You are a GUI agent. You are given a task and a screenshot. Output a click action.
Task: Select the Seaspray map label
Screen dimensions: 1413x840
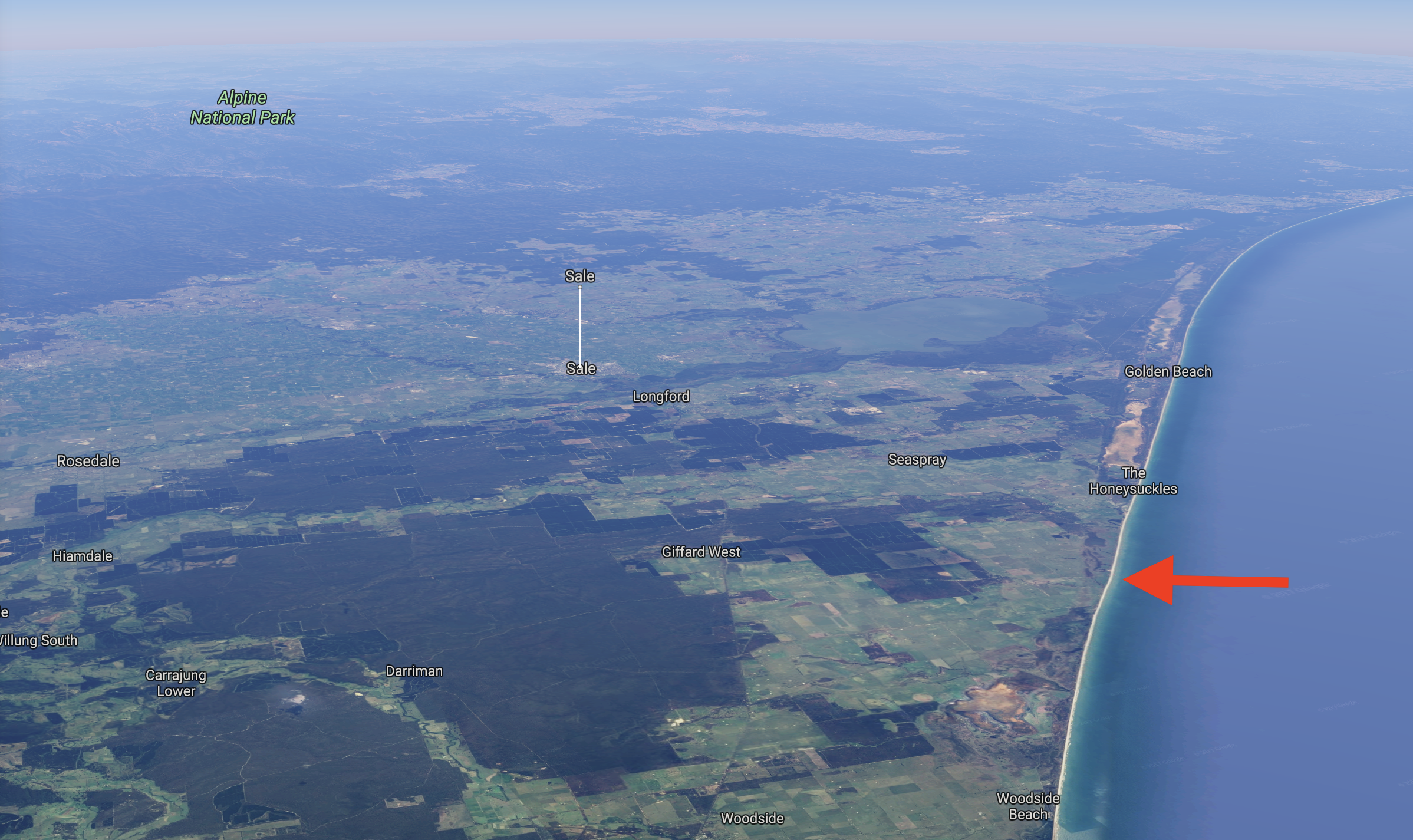point(917,460)
